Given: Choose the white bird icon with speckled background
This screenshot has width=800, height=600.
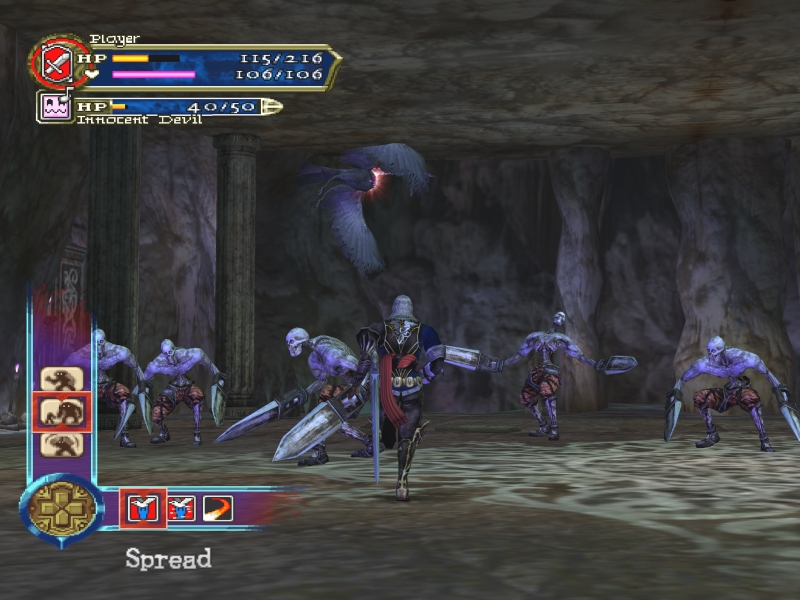Looking at the screenshot, I should click(x=181, y=508).
